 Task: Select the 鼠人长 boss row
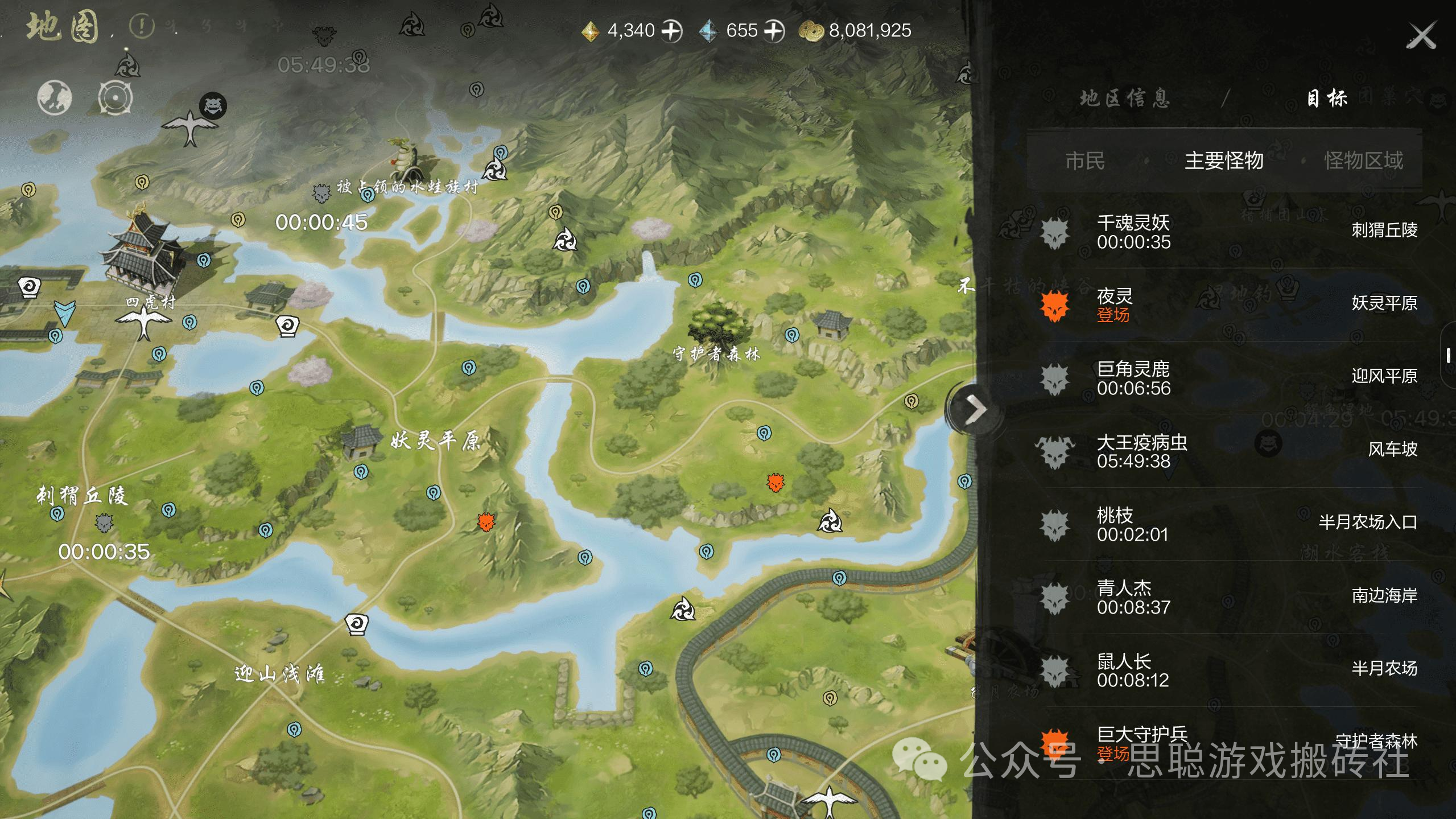click(1229, 670)
